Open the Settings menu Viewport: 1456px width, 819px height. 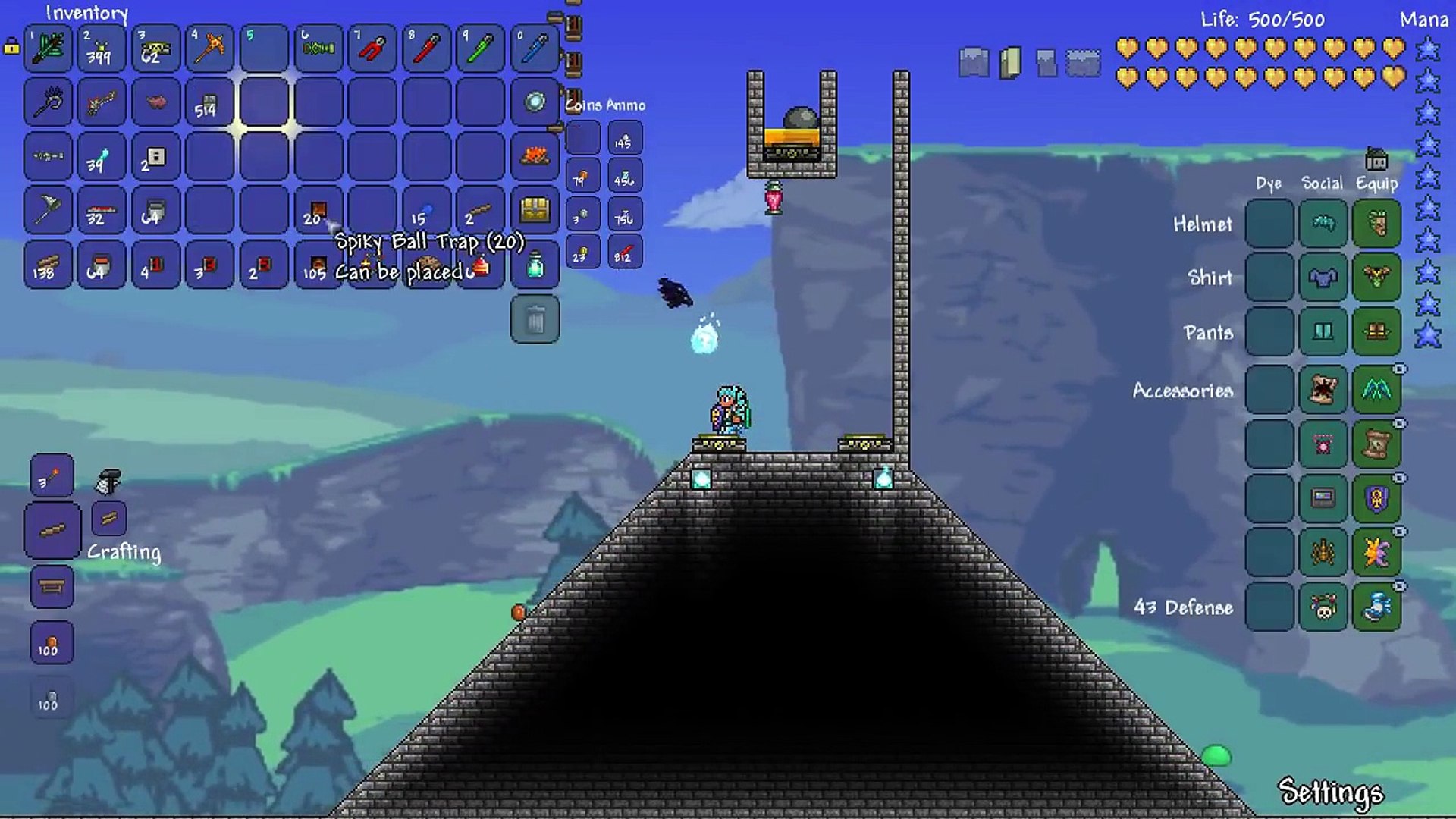pyautogui.click(x=1331, y=792)
